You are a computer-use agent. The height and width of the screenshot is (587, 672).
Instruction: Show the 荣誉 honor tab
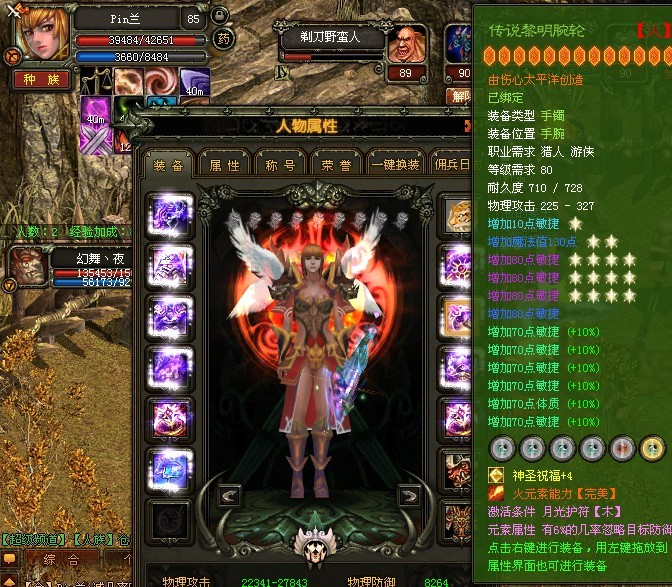click(337, 165)
